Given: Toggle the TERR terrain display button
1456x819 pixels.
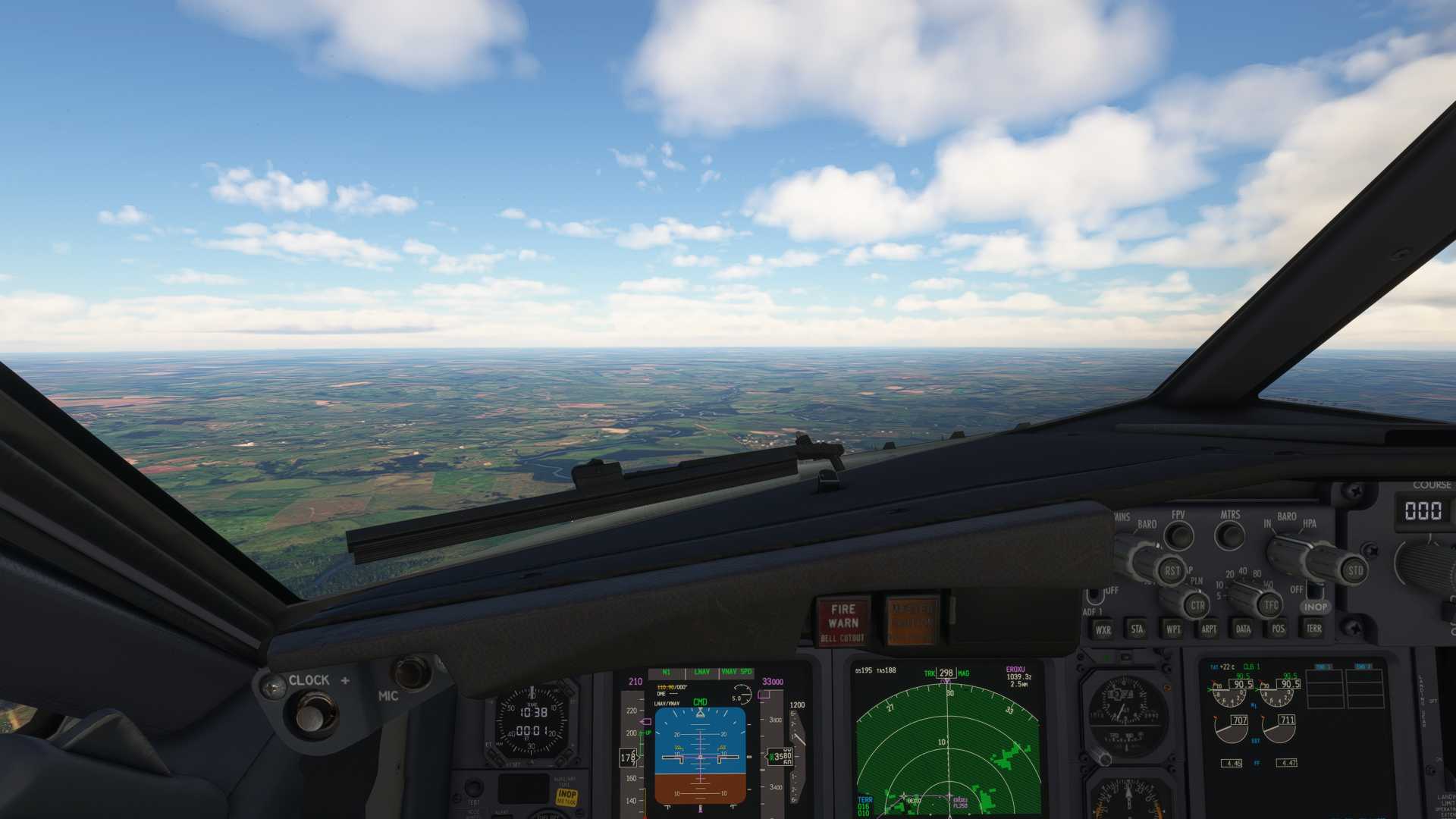Looking at the screenshot, I should tap(1313, 628).
